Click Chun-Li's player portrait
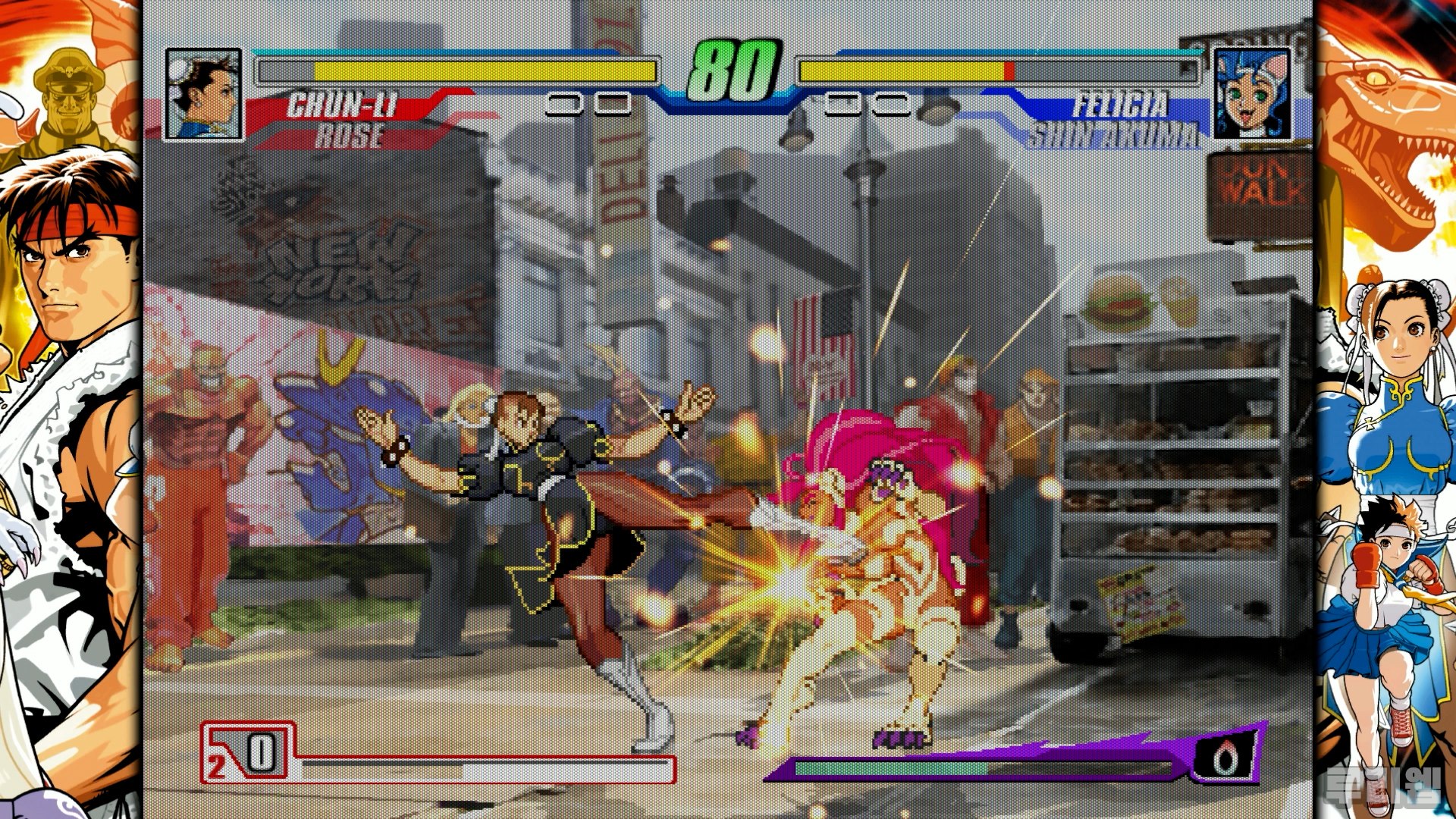The width and height of the screenshot is (1456, 819). coord(203,94)
